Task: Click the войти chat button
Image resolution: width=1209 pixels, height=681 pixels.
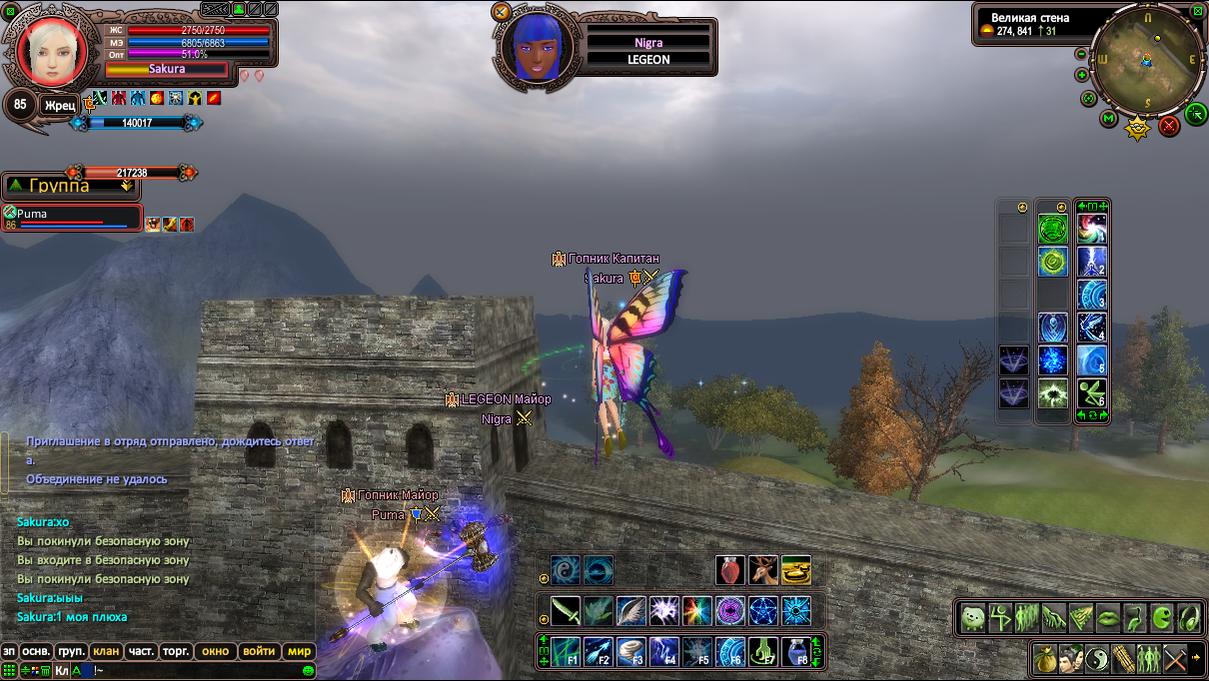Action: [x=259, y=651]
